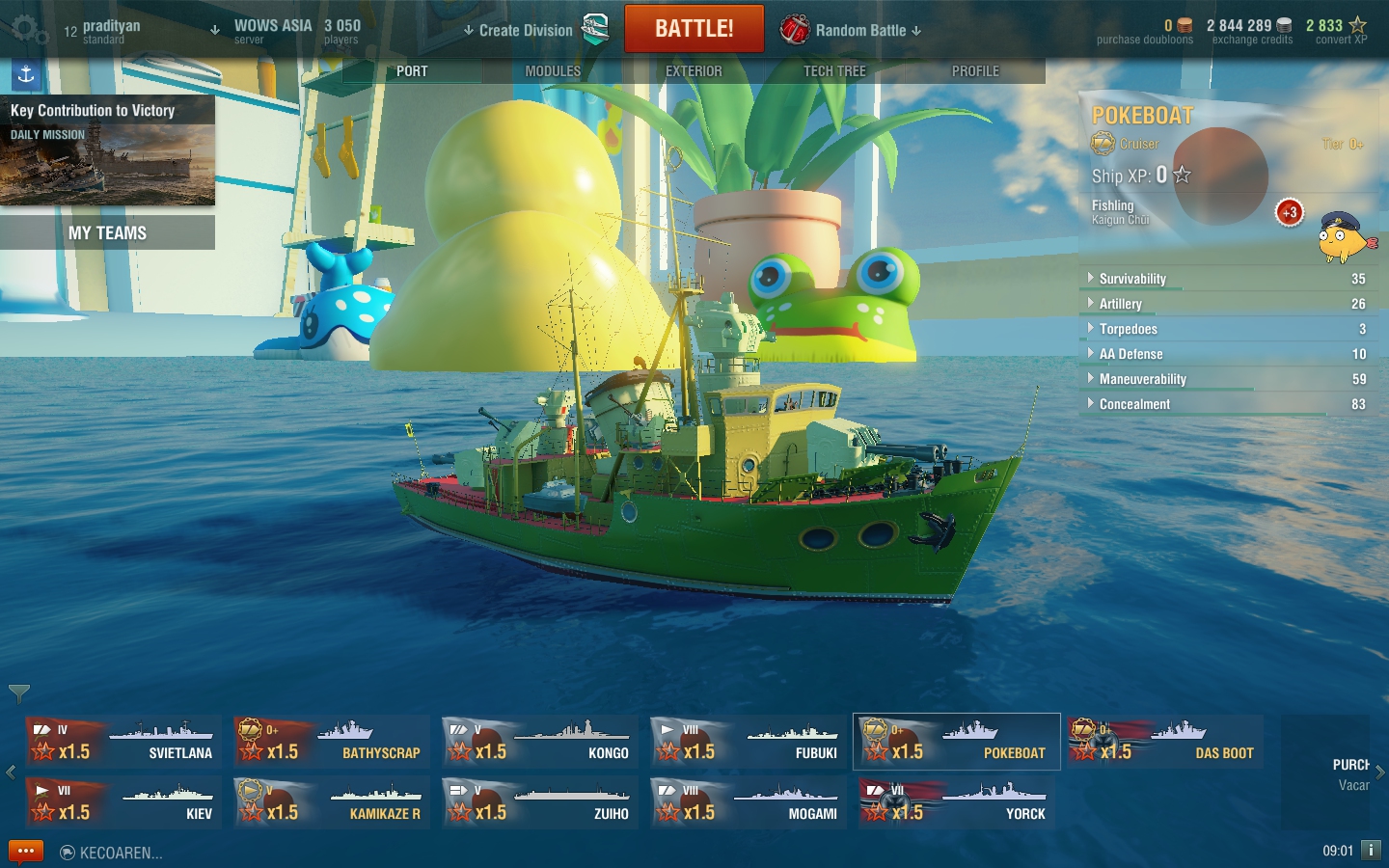Image resolution: width=1389 pixels, height=868 pixels.
Task: Click purchase doubloons in the top bar
Action: tap(1145, 32)
